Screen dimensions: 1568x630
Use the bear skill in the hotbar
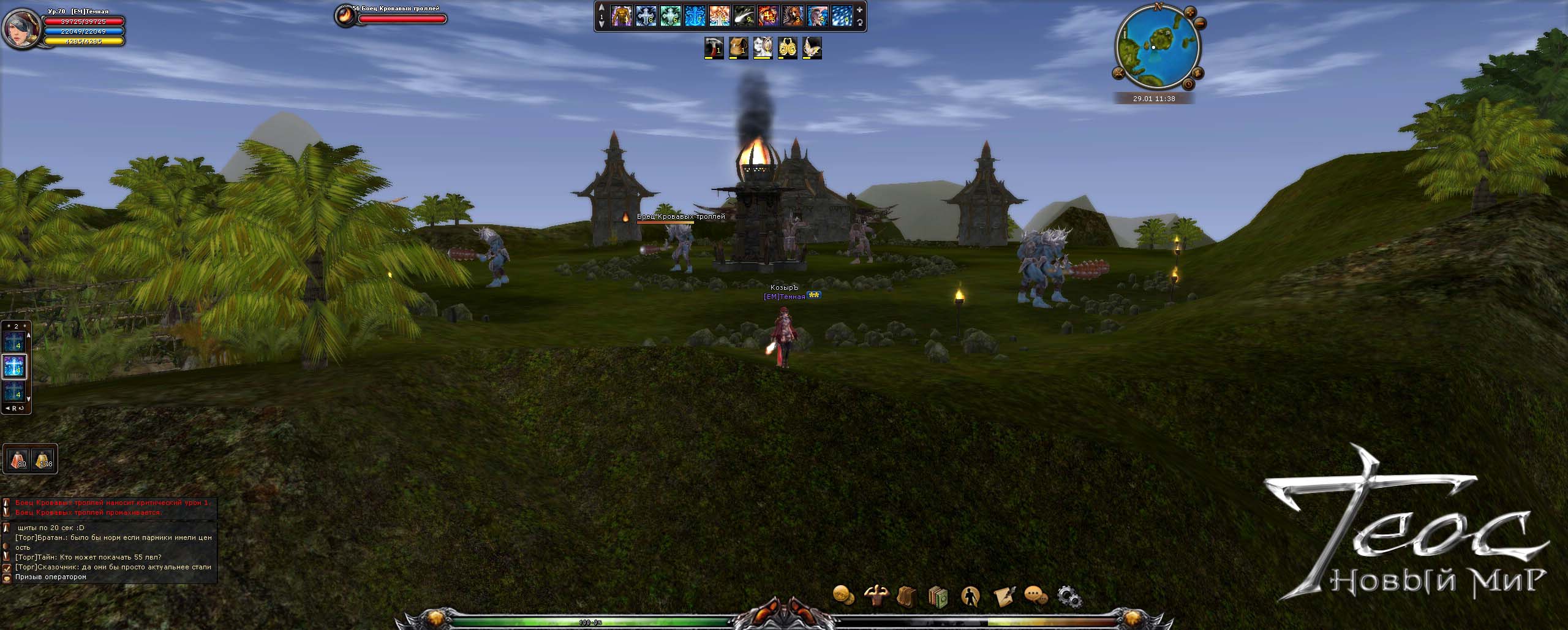[793, 17]
